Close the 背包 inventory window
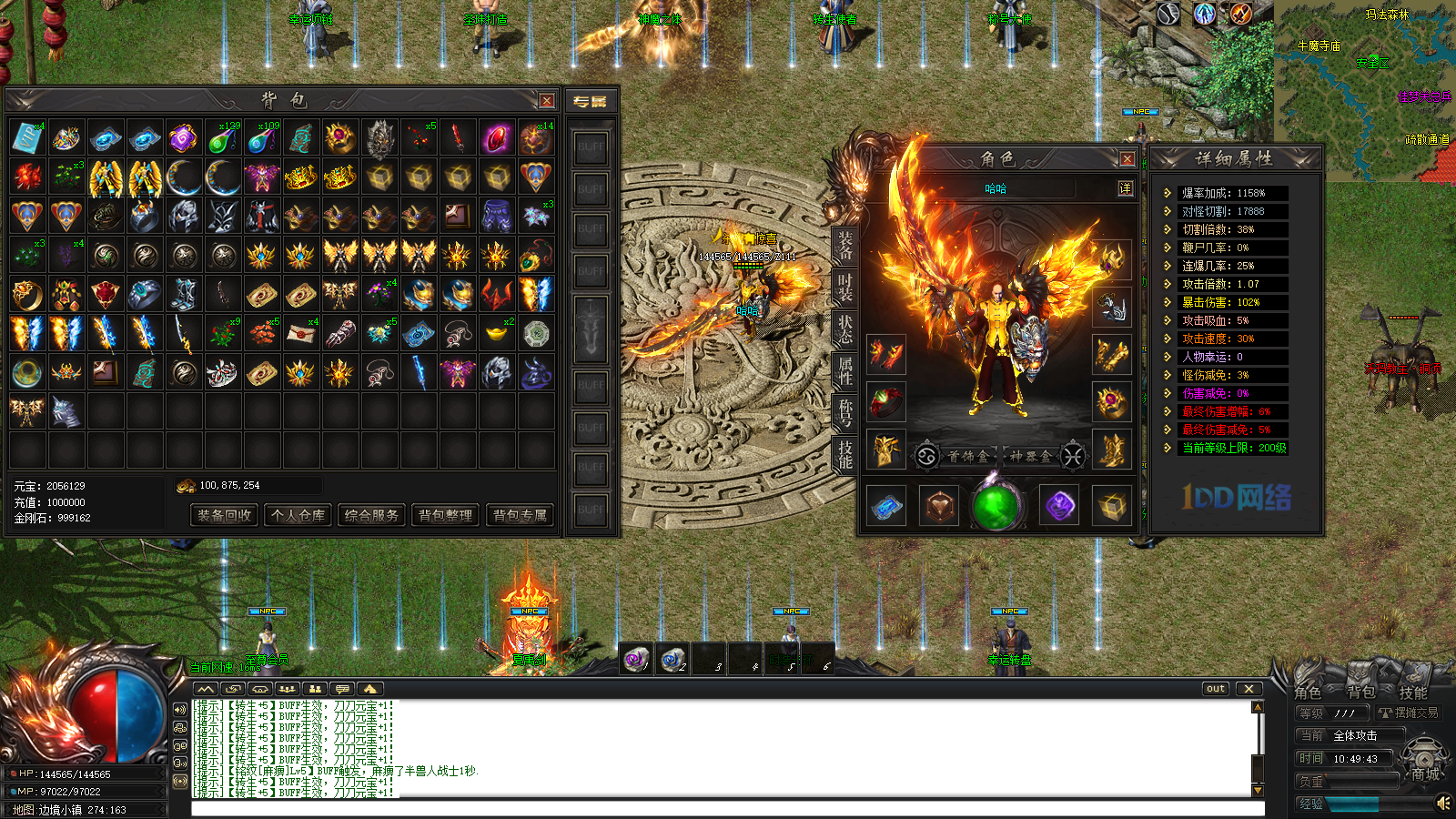This screenshot has height=819, width=1456. [546, 101]
